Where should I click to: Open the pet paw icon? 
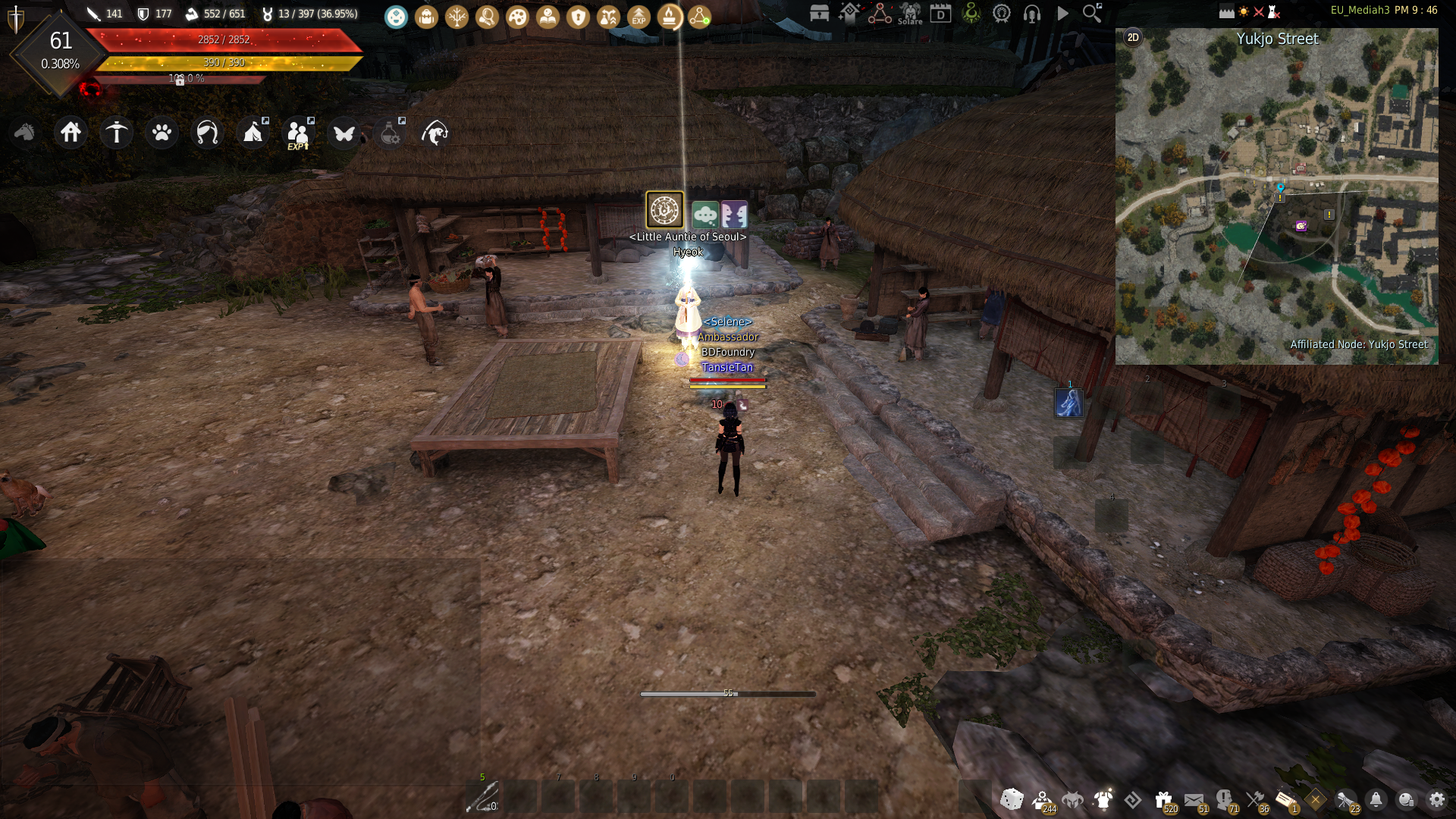pyautogui.click(x=162, y=133)
